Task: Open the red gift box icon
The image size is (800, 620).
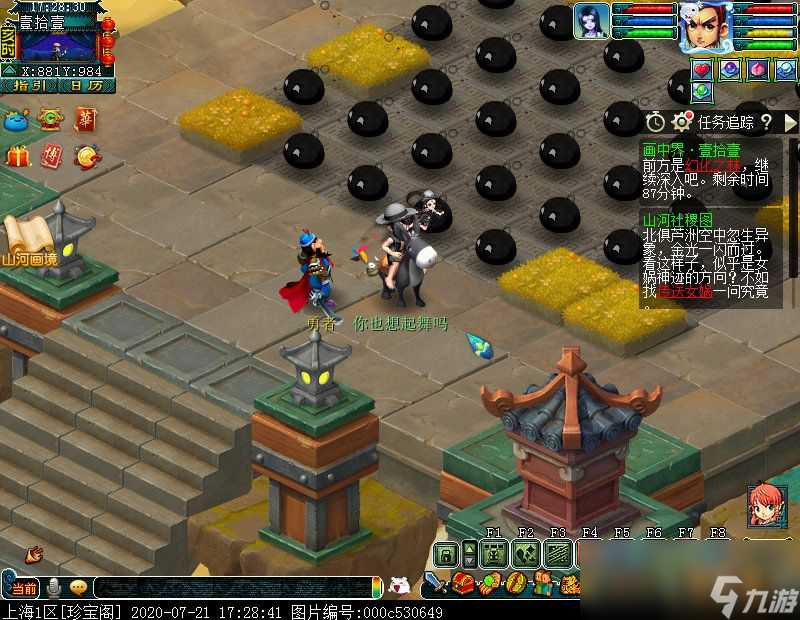Action: coord(17,157)
